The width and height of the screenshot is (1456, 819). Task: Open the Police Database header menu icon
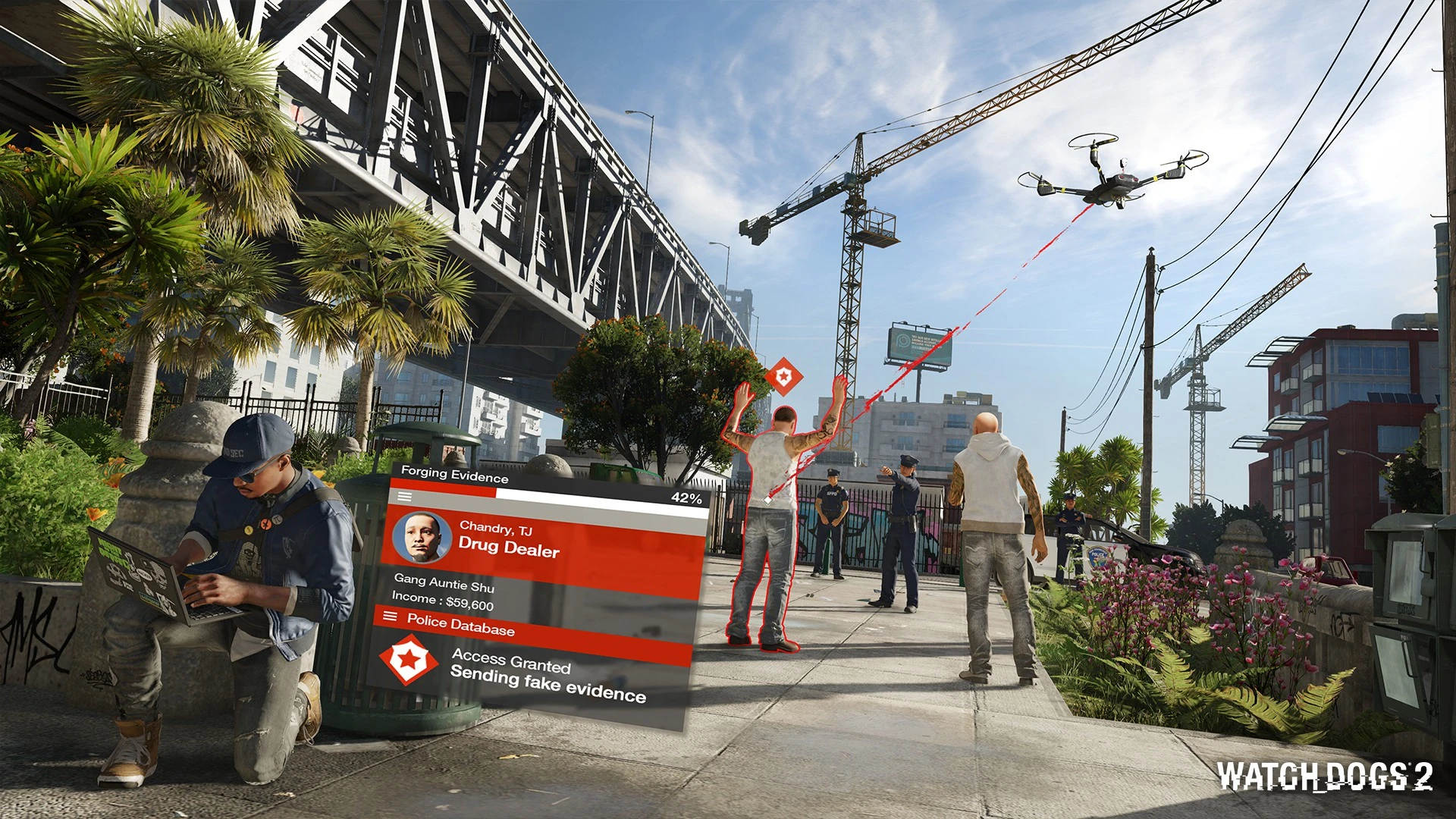[390, 616]
